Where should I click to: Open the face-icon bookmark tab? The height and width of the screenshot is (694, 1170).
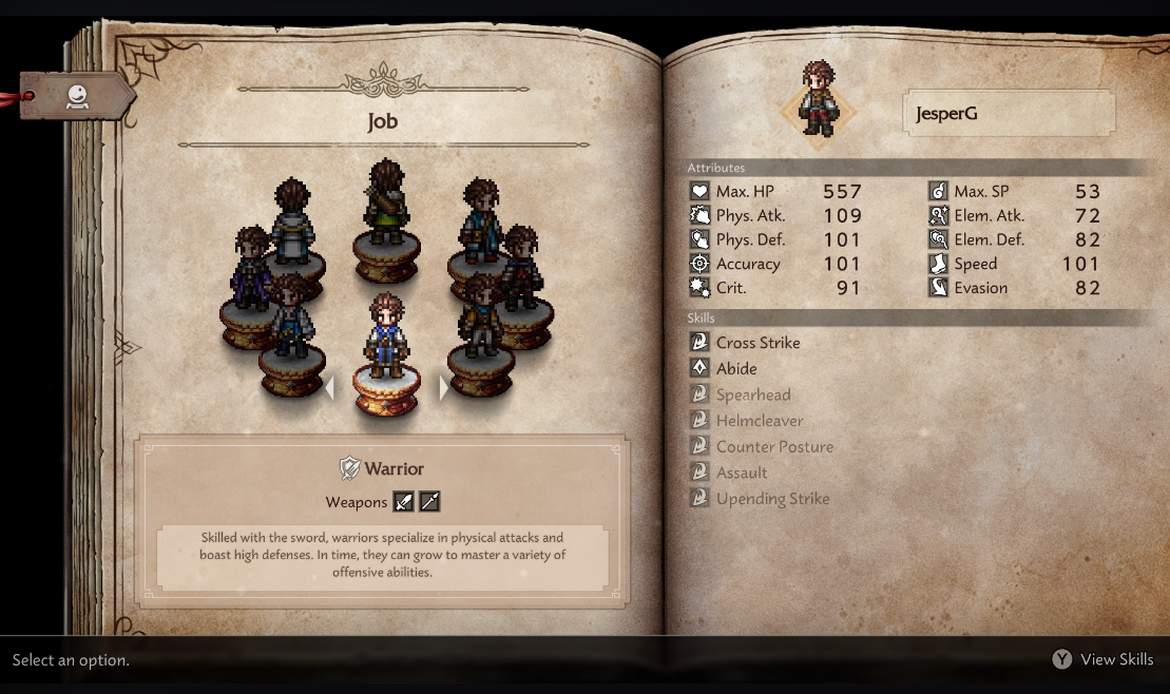(78, 96)
